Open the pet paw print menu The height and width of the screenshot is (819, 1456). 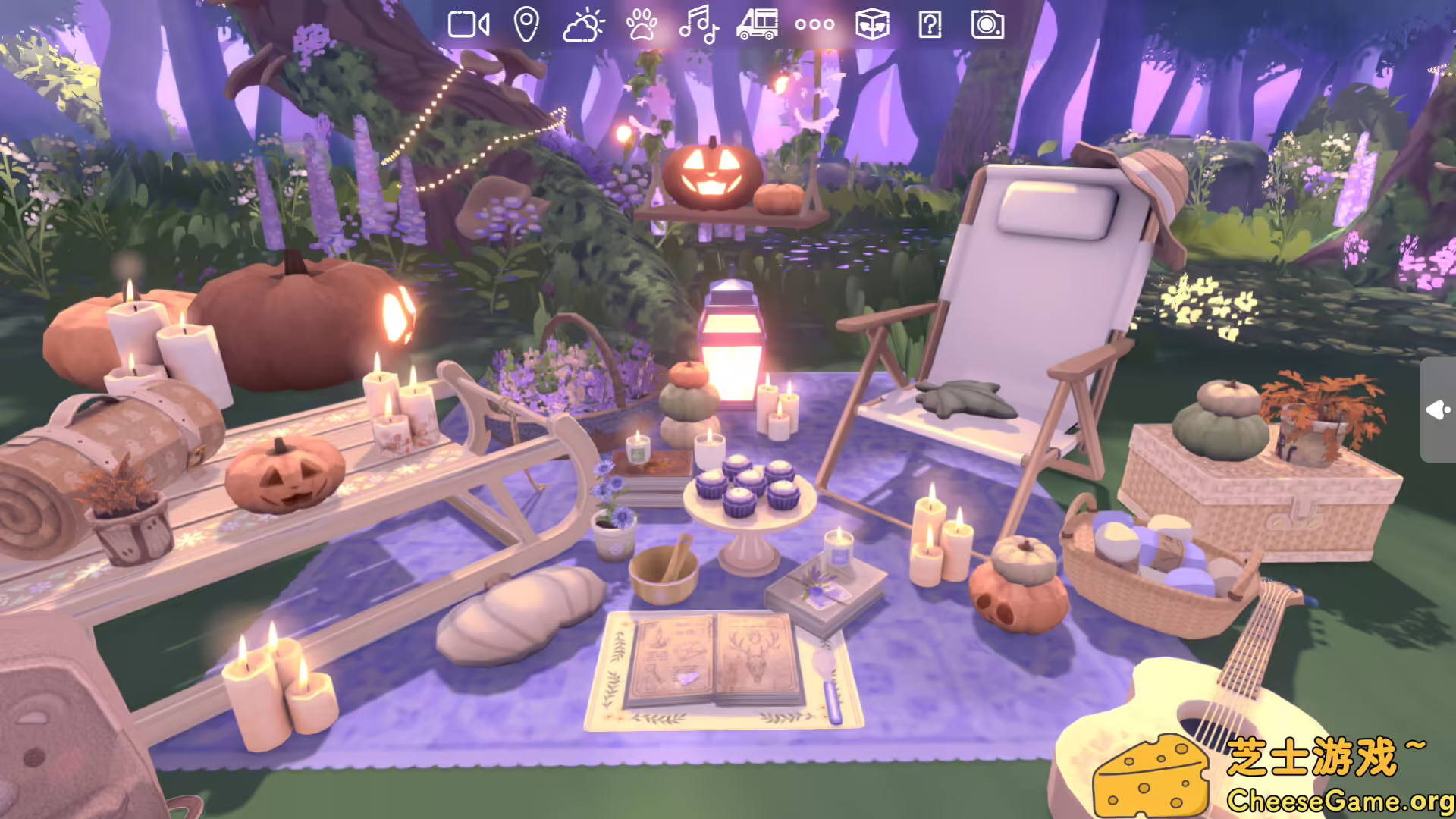pyautogui.click(x=641, y=26)
